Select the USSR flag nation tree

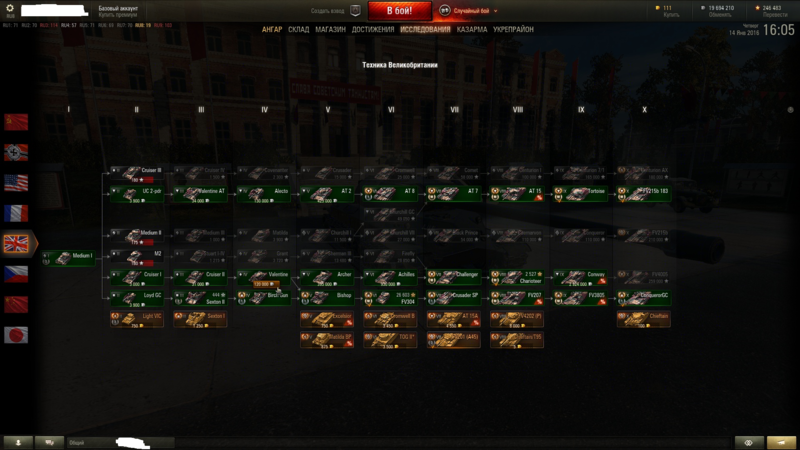point(16,122)
